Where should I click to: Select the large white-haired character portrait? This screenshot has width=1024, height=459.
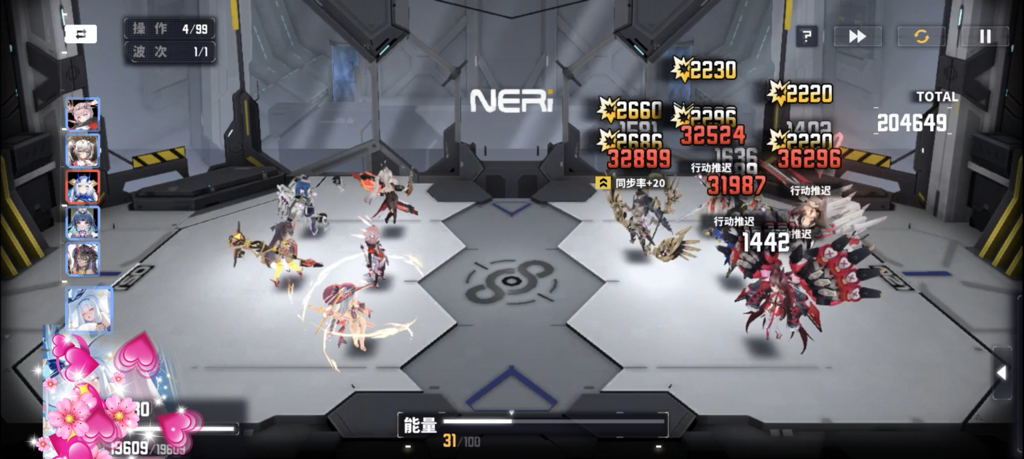point(89,309)
